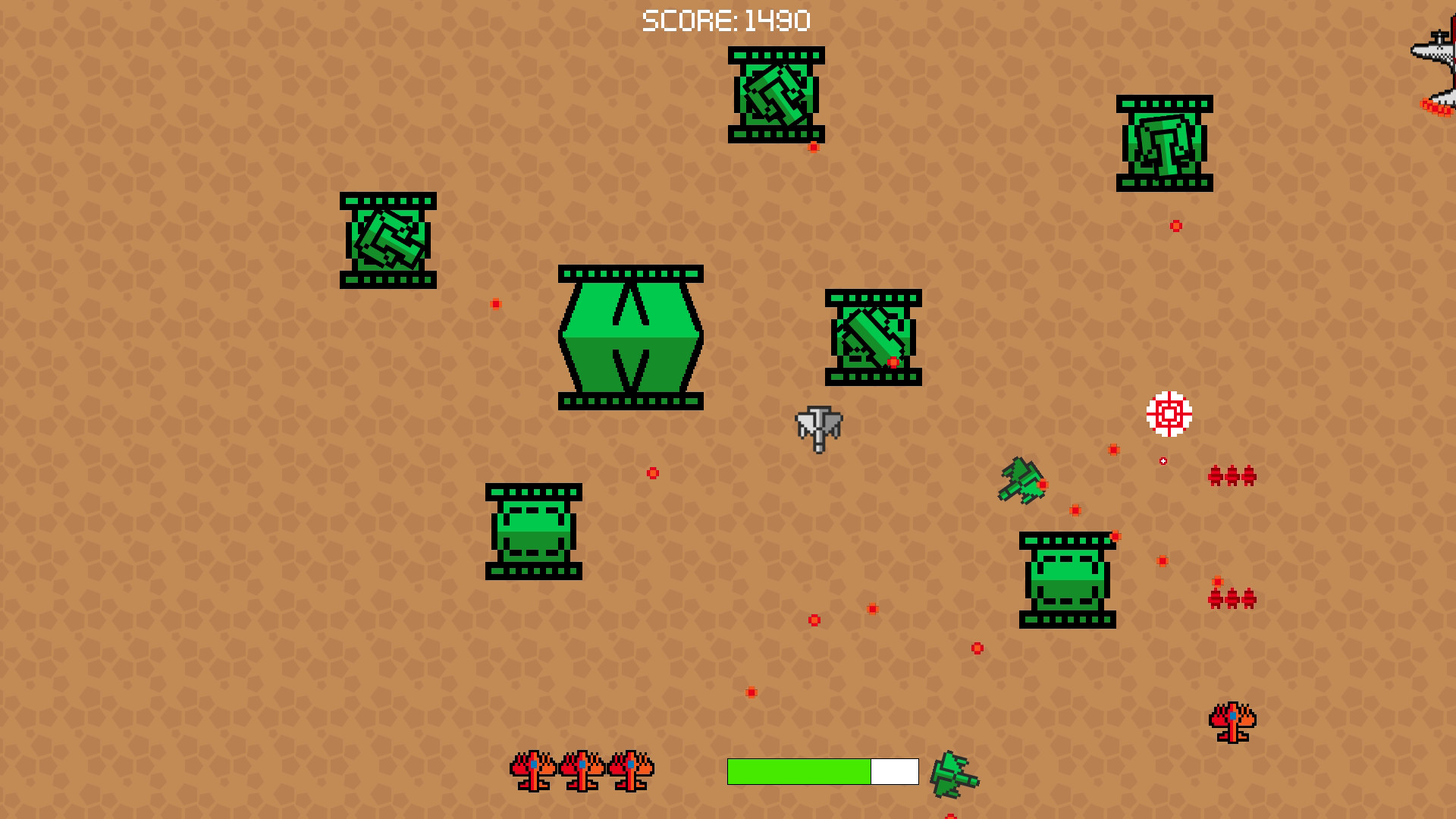Click the SCORE: 1490 text at the top
1456x819 pixels.
coord(726,20)
